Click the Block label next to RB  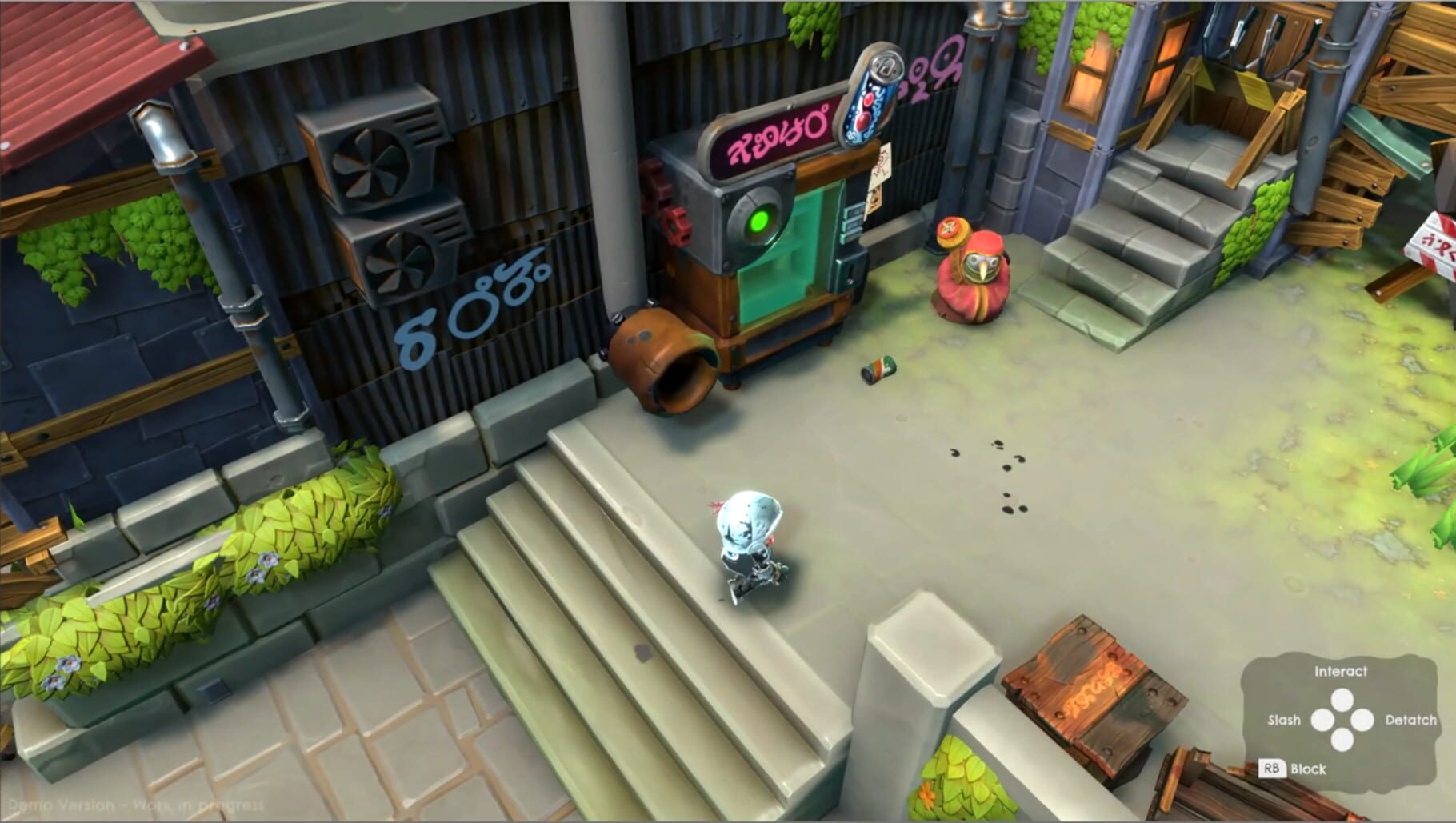(x=1307, y=769)
